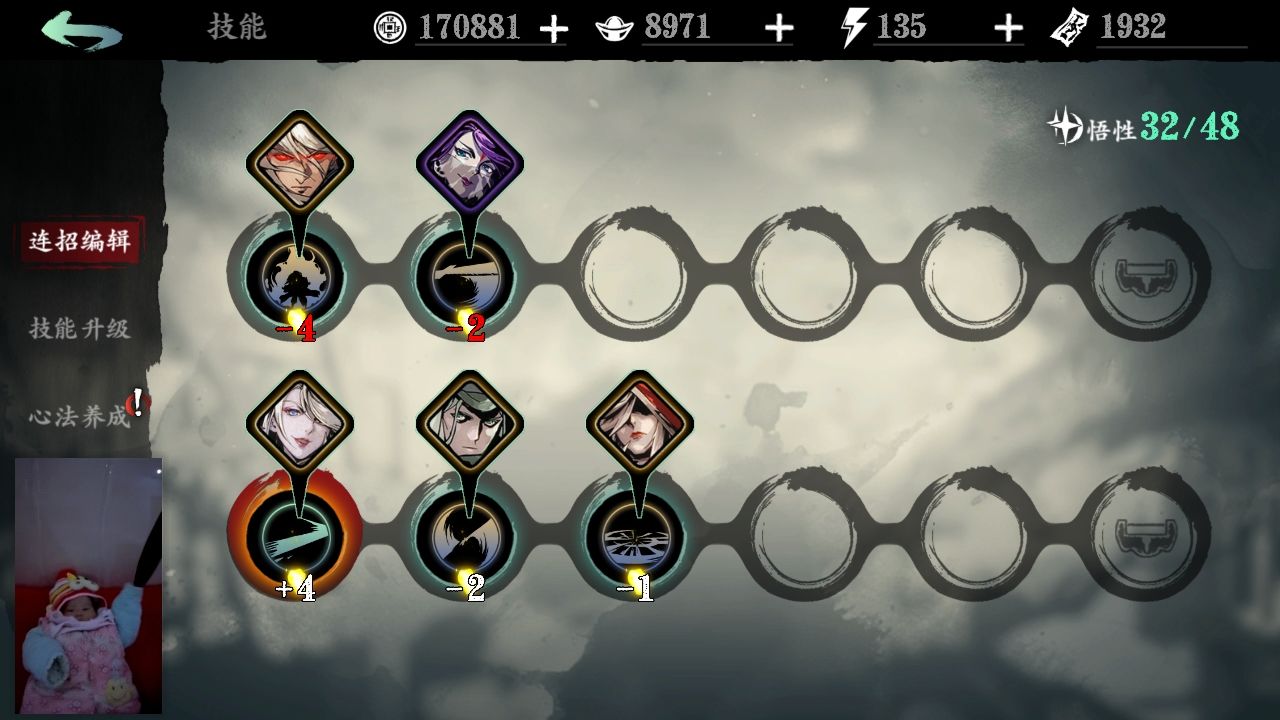The height and width of the screenshot is (720, 1280).
Task: Open the 心法养成 tab
Action: point(79,416)
